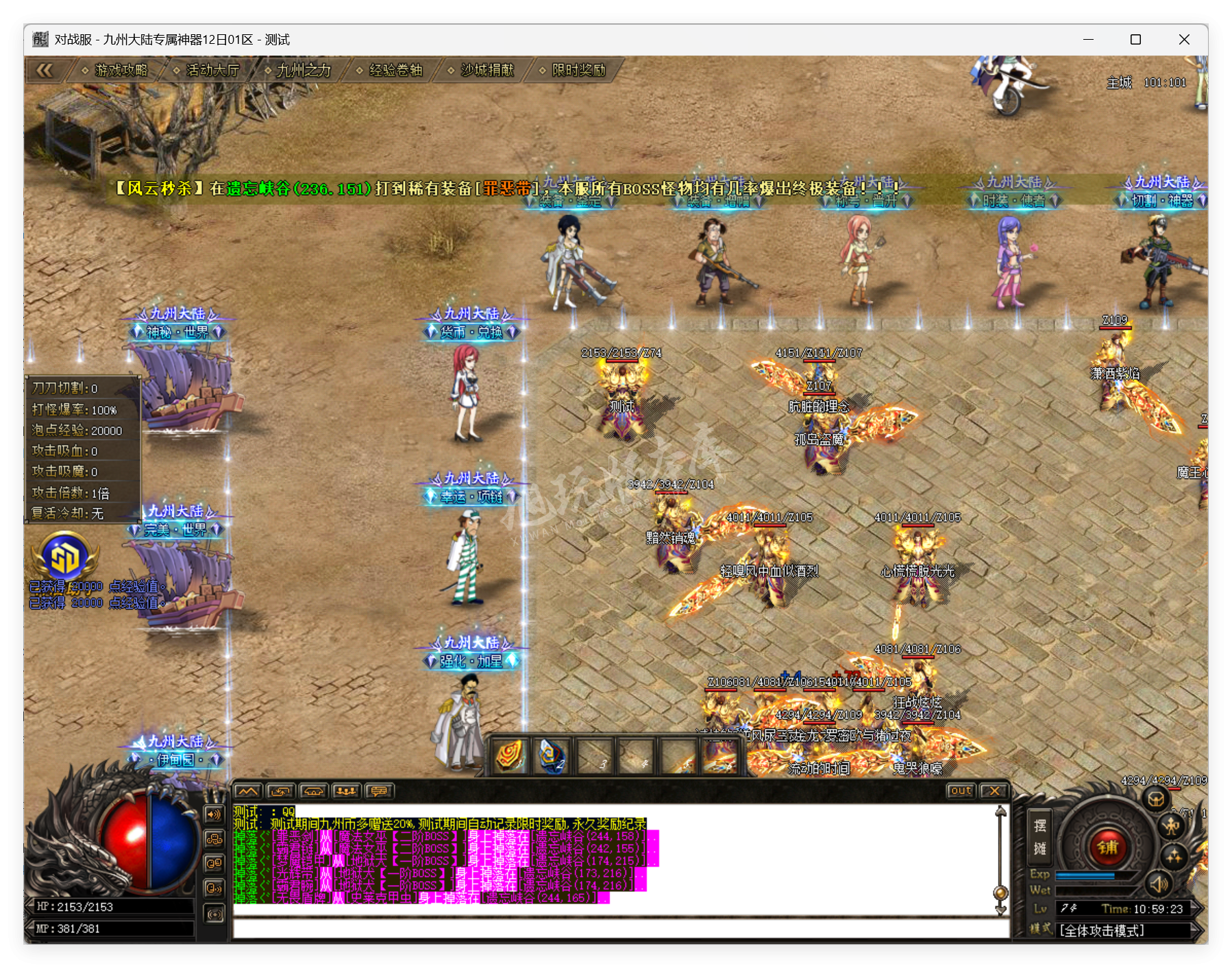Open the chat bubble icon above the chat log

tap(379, 792)
